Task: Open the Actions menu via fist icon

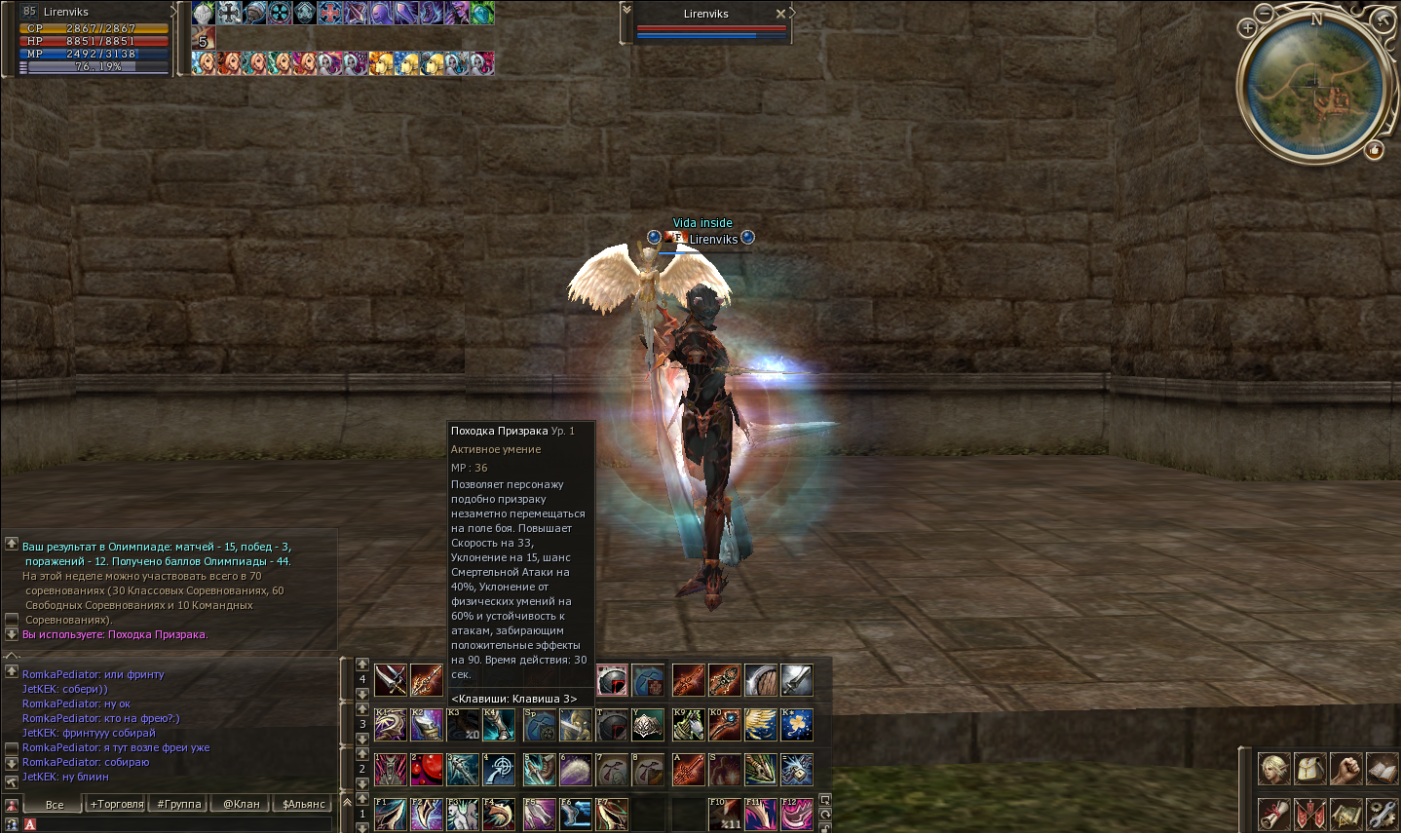Action: click(x=1346, y=768)
